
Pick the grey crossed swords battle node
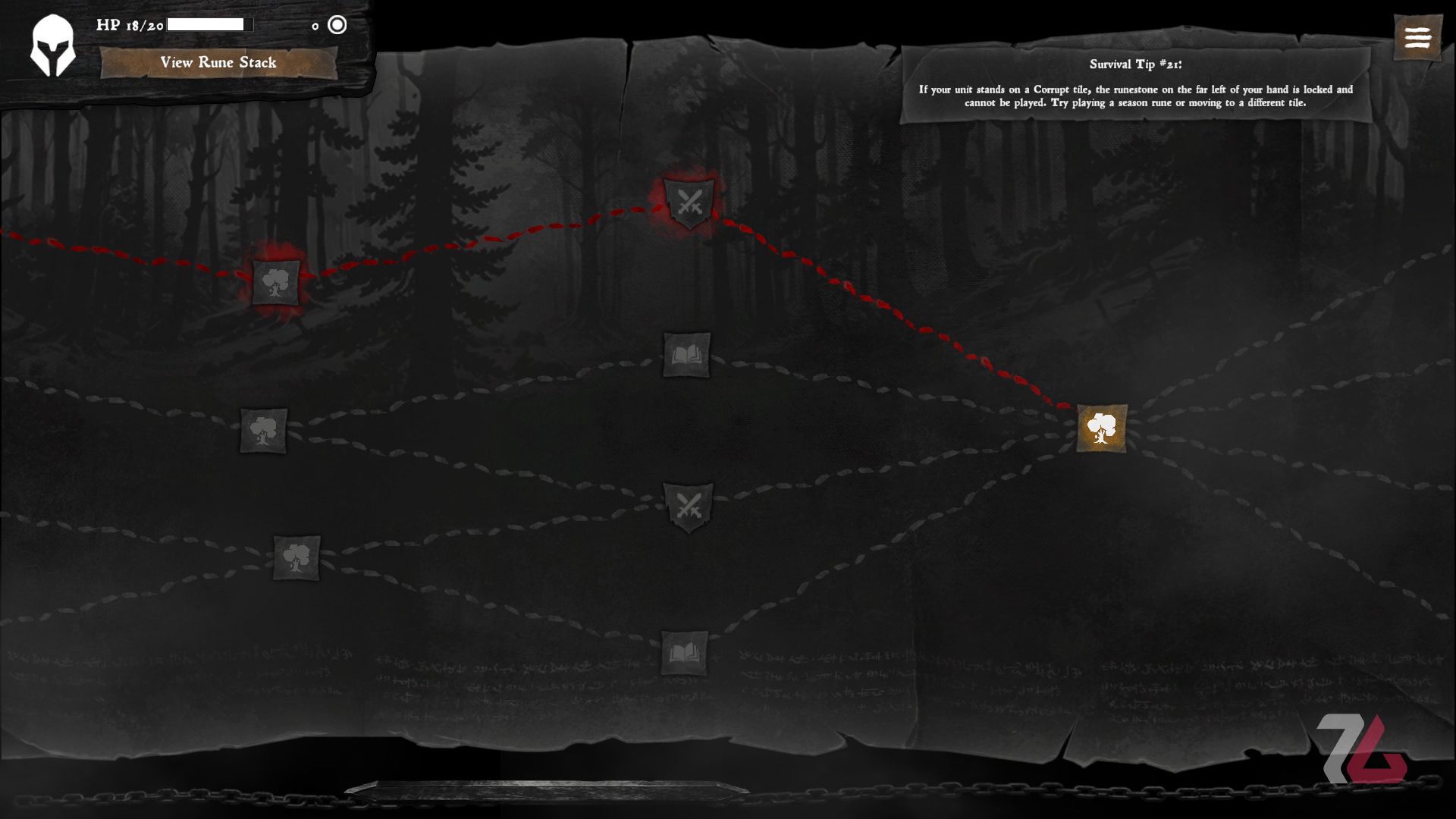click(x=689, y=506)
